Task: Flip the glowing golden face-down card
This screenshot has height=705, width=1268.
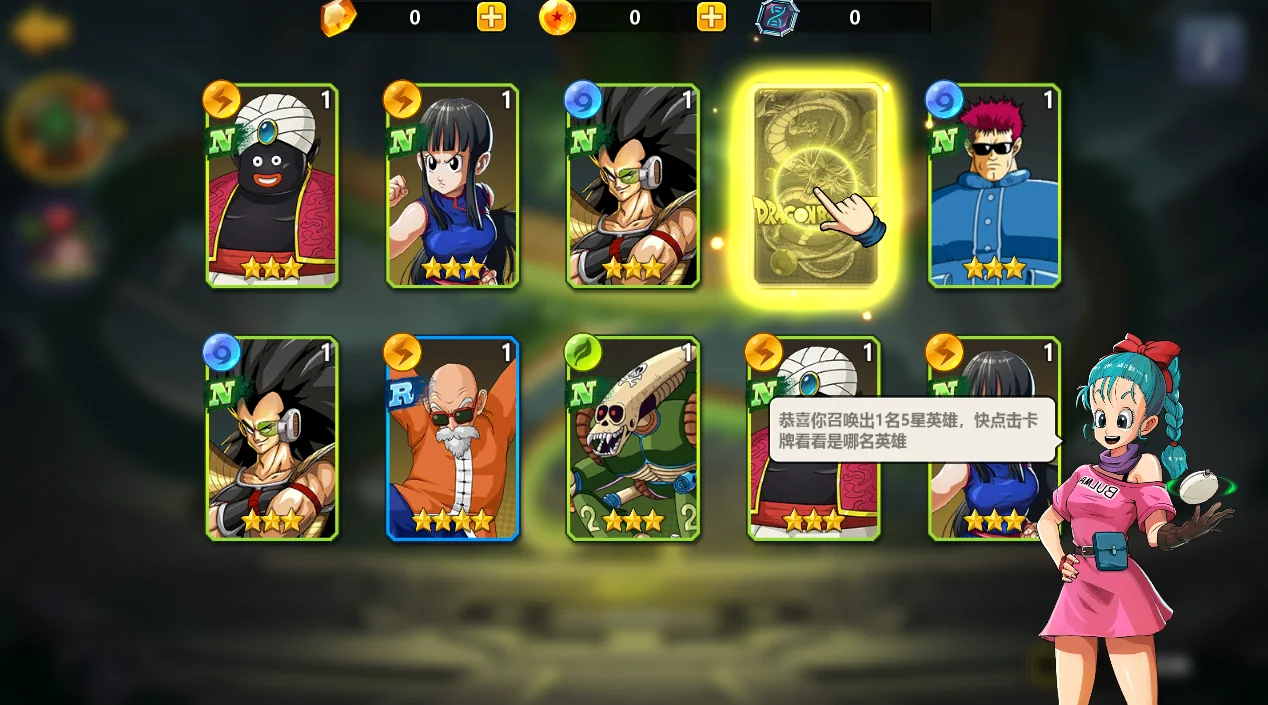Action: [x=815, y=187]
